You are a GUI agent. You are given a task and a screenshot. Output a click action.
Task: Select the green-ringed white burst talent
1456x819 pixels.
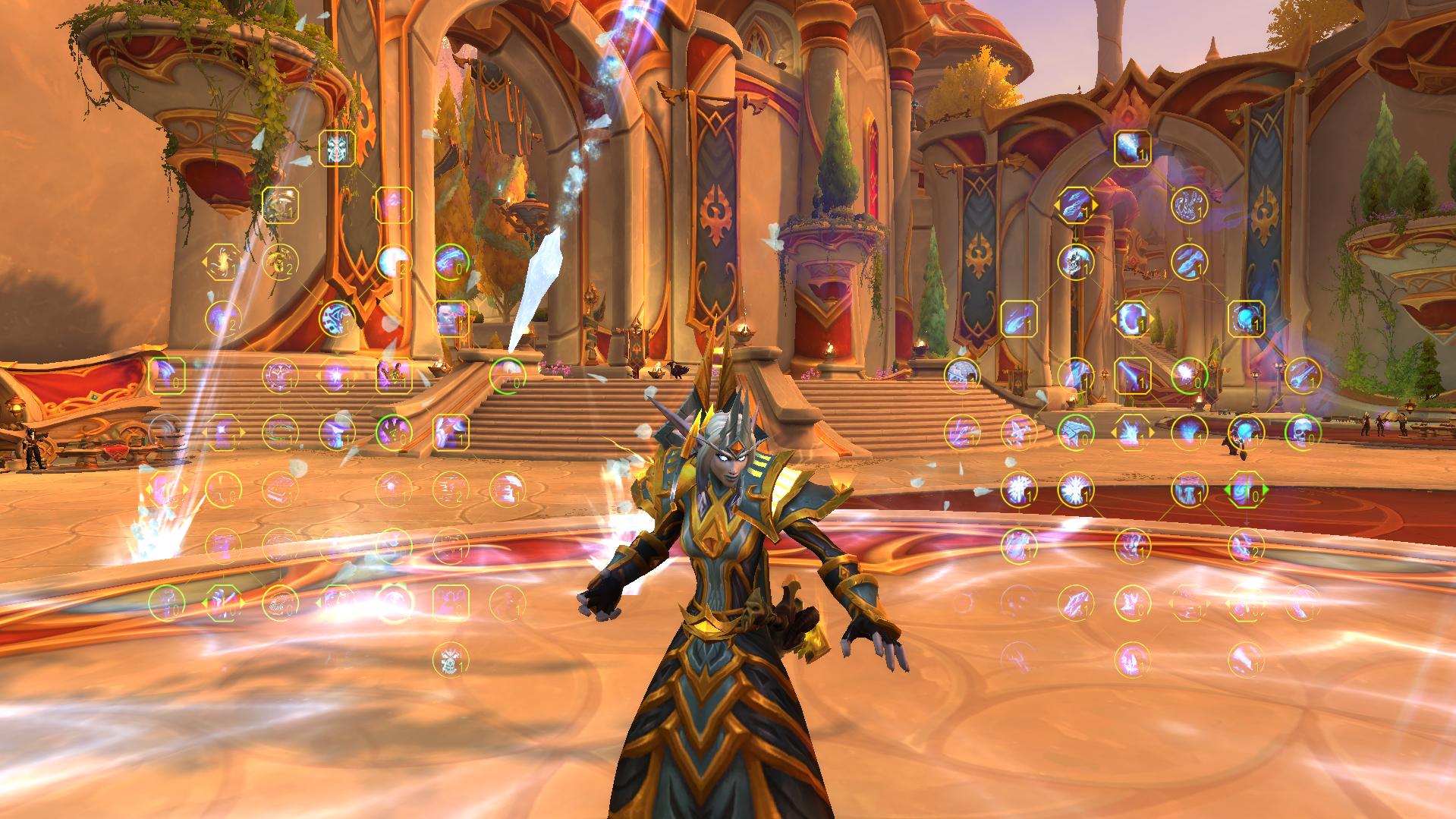1189,375
